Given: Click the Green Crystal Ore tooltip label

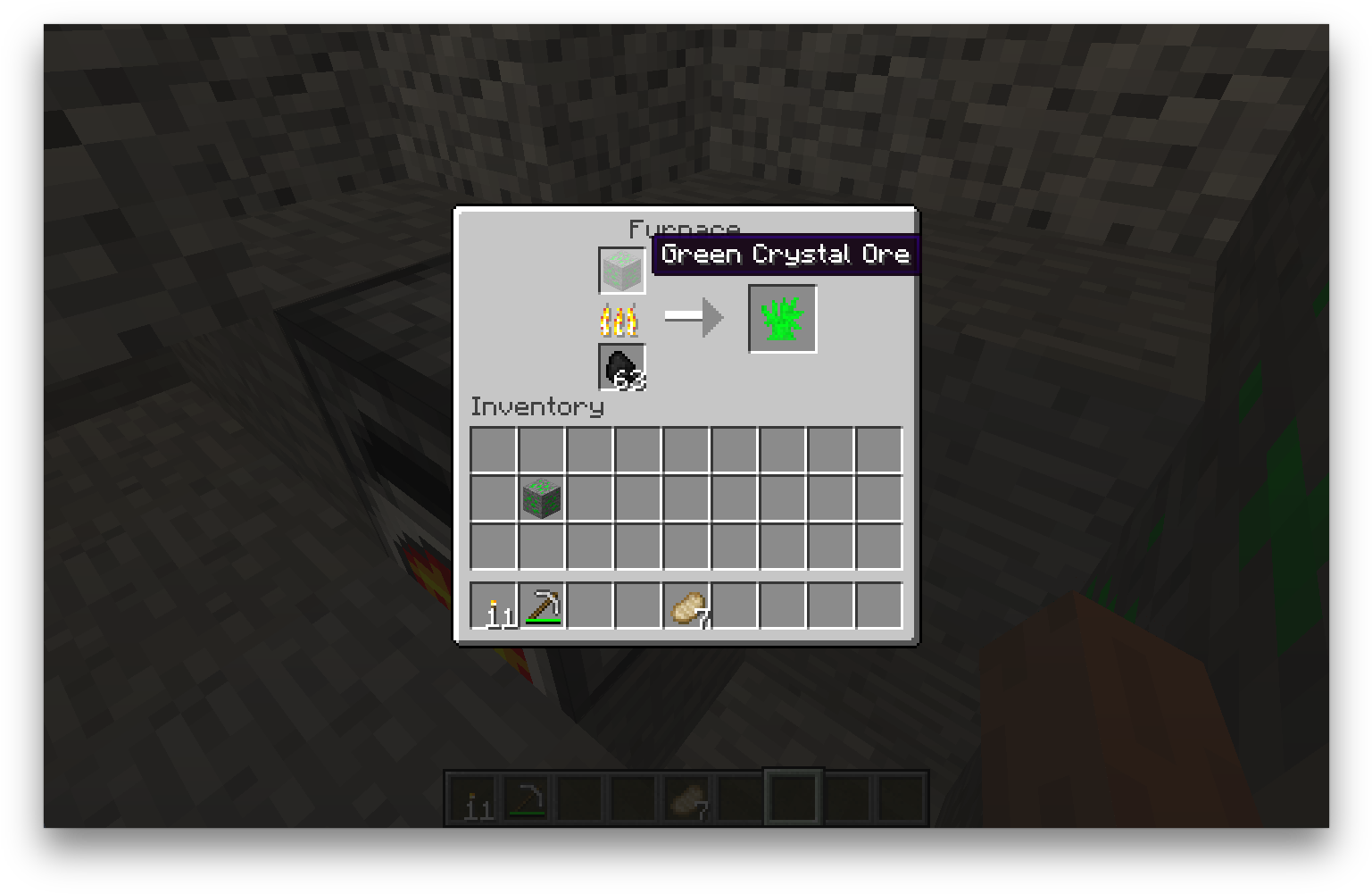Looking at the screenshot, I should click(784, 255).
